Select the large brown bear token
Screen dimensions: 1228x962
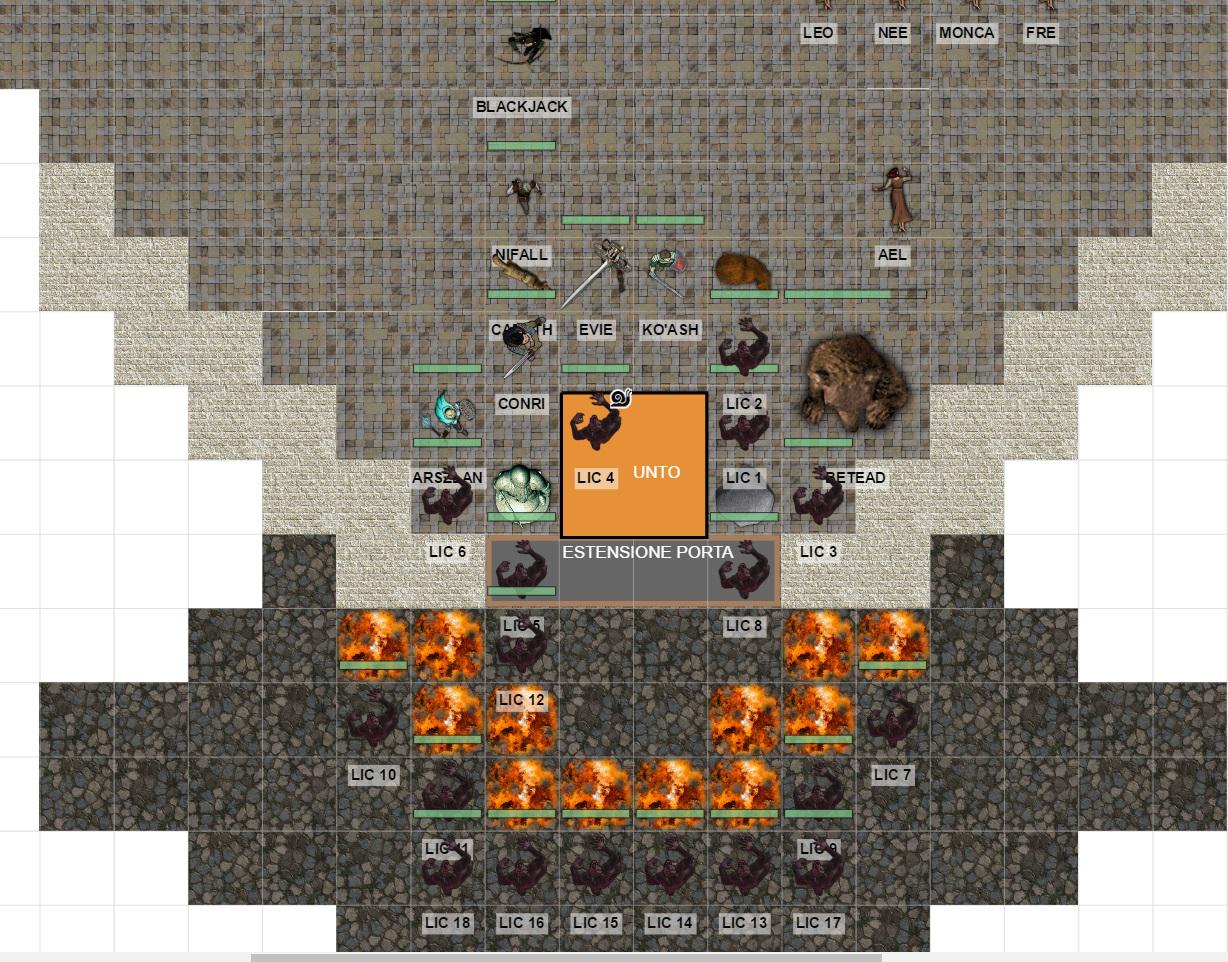coord(856,383)
